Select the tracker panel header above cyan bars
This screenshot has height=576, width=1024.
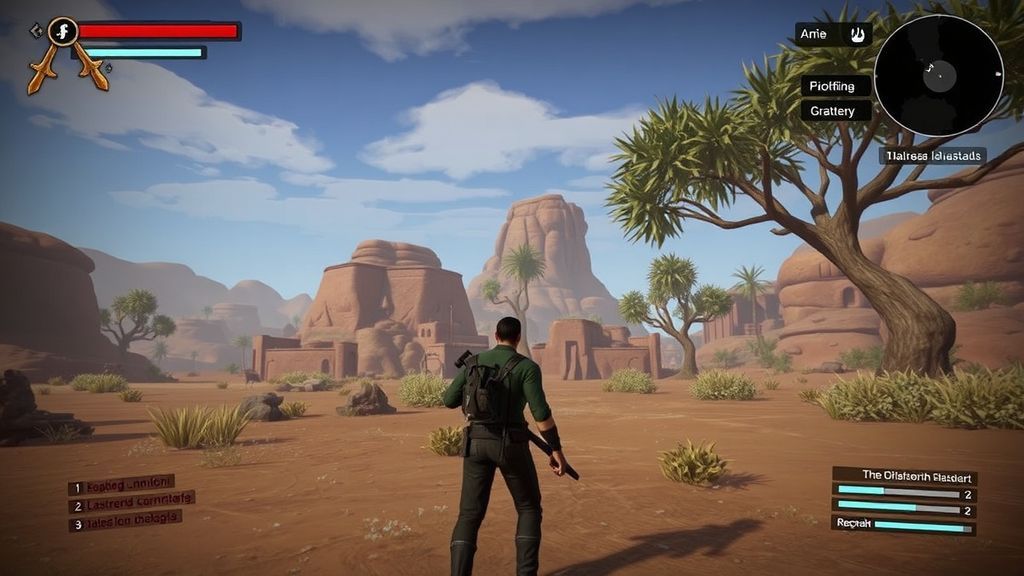tap(904, 476)
